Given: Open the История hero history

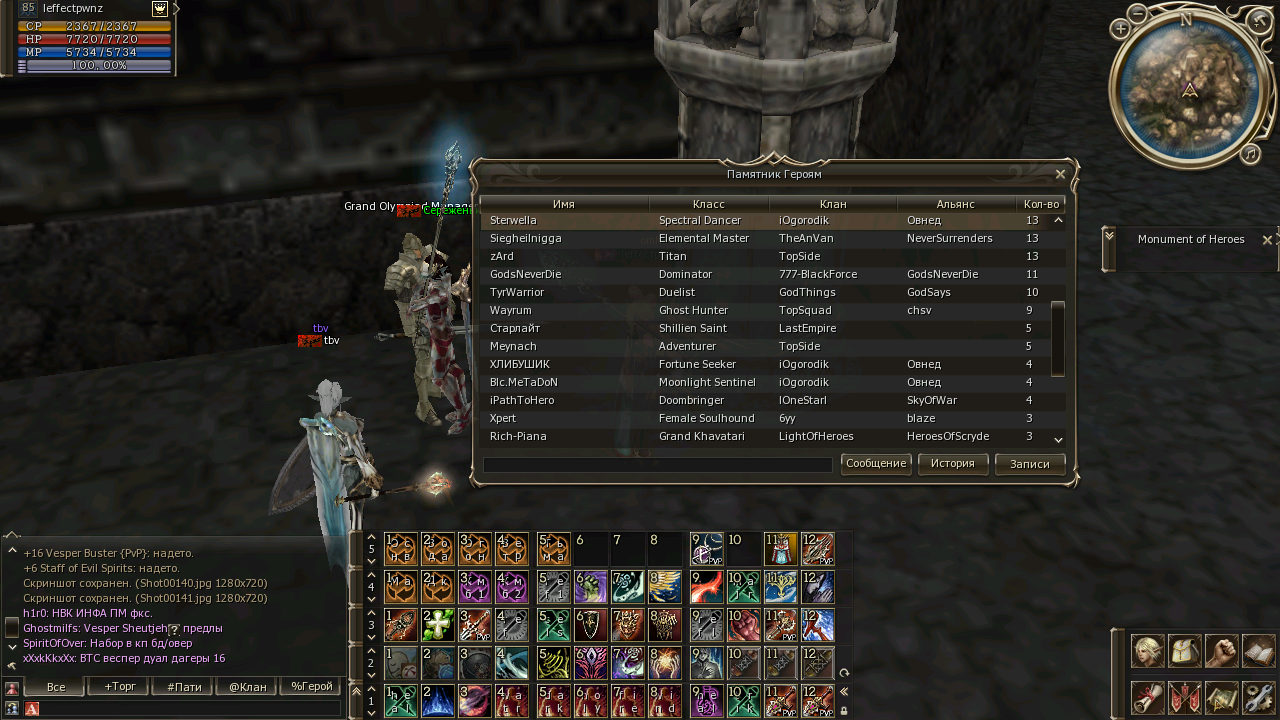Looking at the screenshot, I should click(952, 464).
